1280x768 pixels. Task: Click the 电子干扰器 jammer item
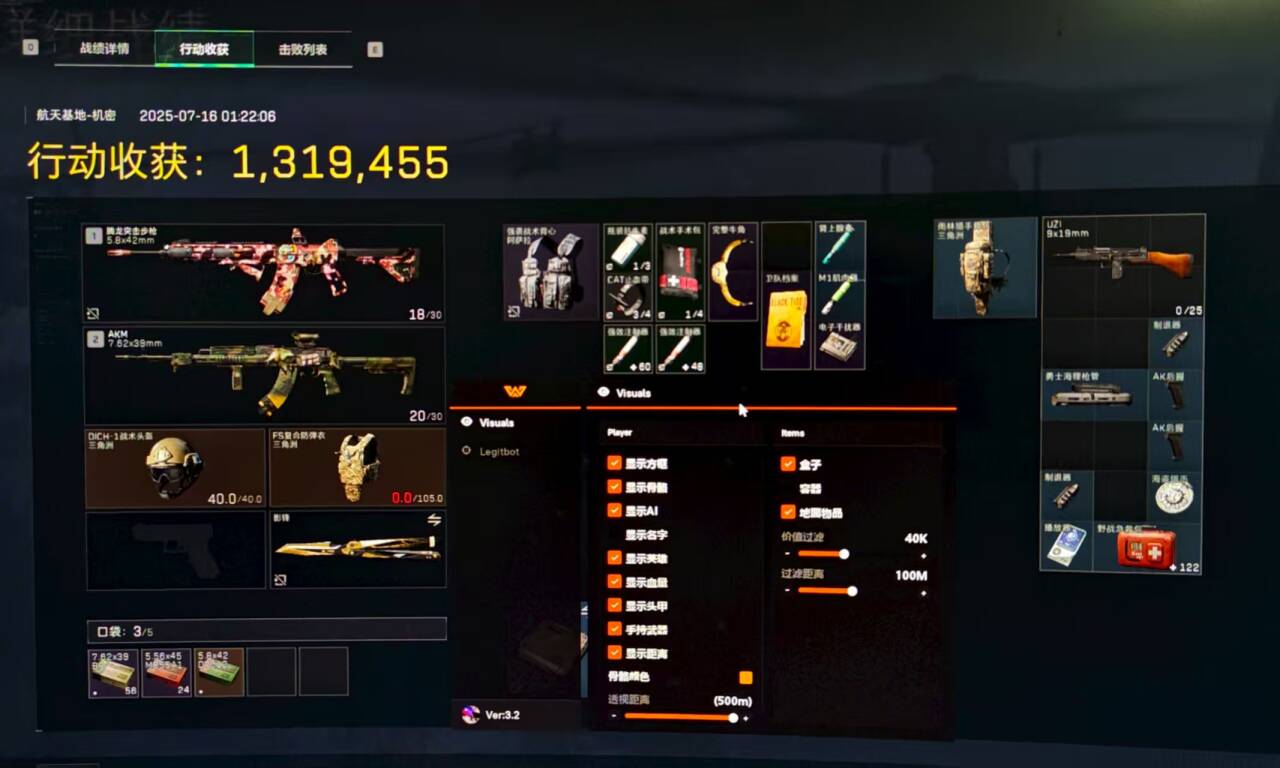[x=839, y=345]
